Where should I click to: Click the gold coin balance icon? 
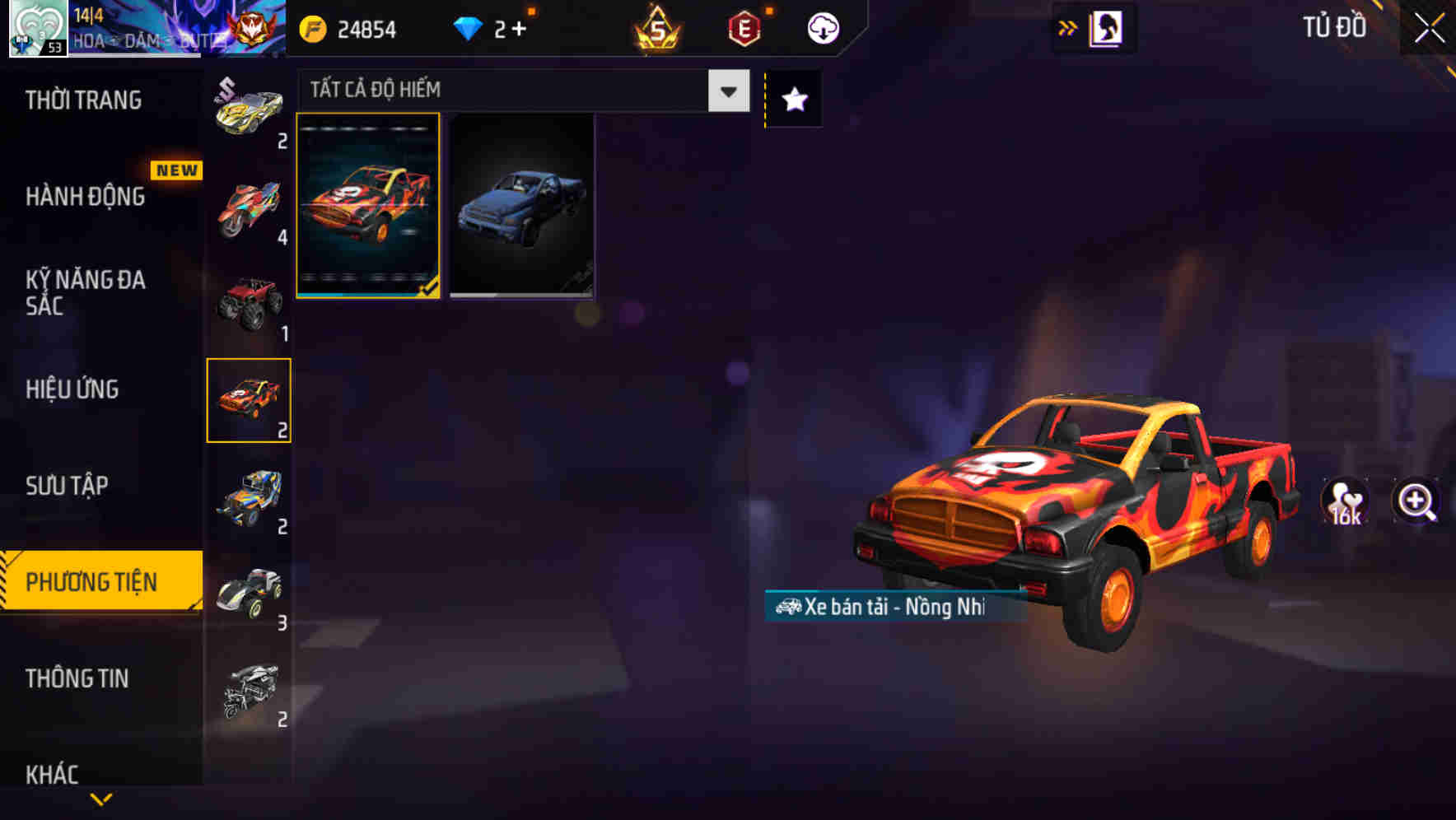coord(311,30)
